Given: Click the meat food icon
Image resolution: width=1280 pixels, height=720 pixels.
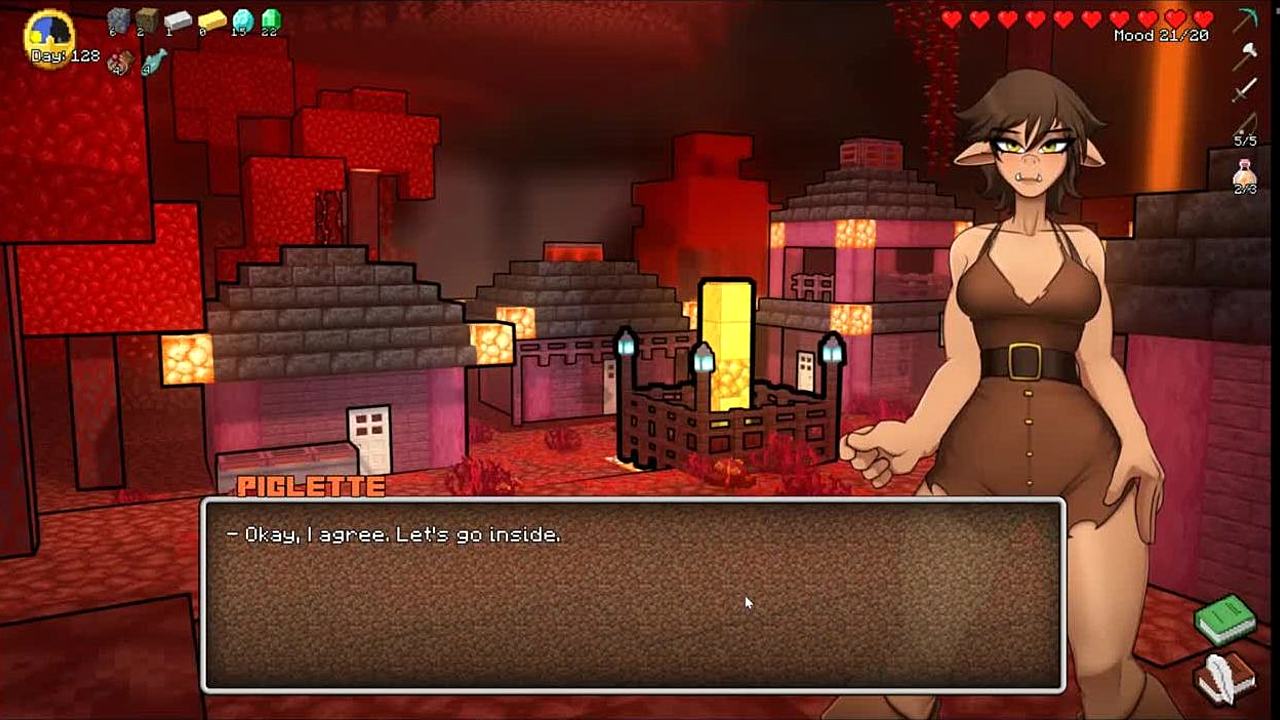Looking at the screenshot, I should pos(121,62).
